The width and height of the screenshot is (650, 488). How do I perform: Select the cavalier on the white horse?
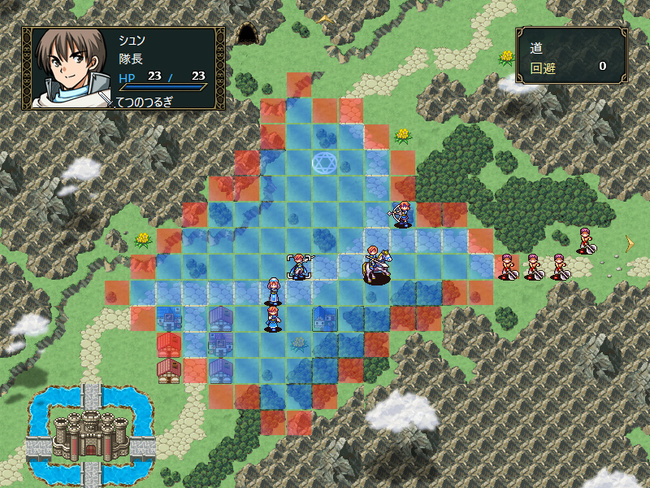(x=376, y=265)
